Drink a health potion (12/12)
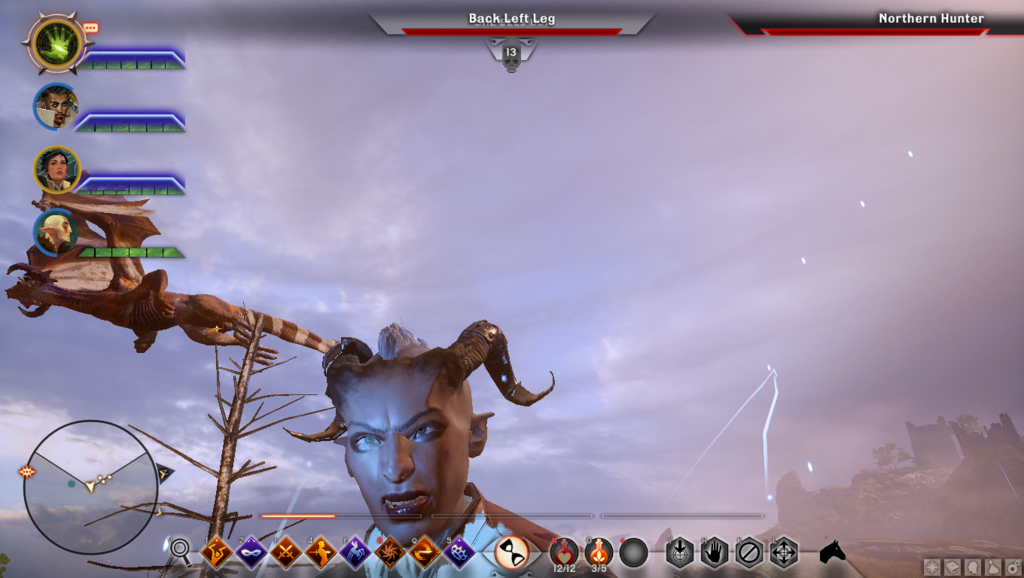1024x578 pixels. point(564,551)
